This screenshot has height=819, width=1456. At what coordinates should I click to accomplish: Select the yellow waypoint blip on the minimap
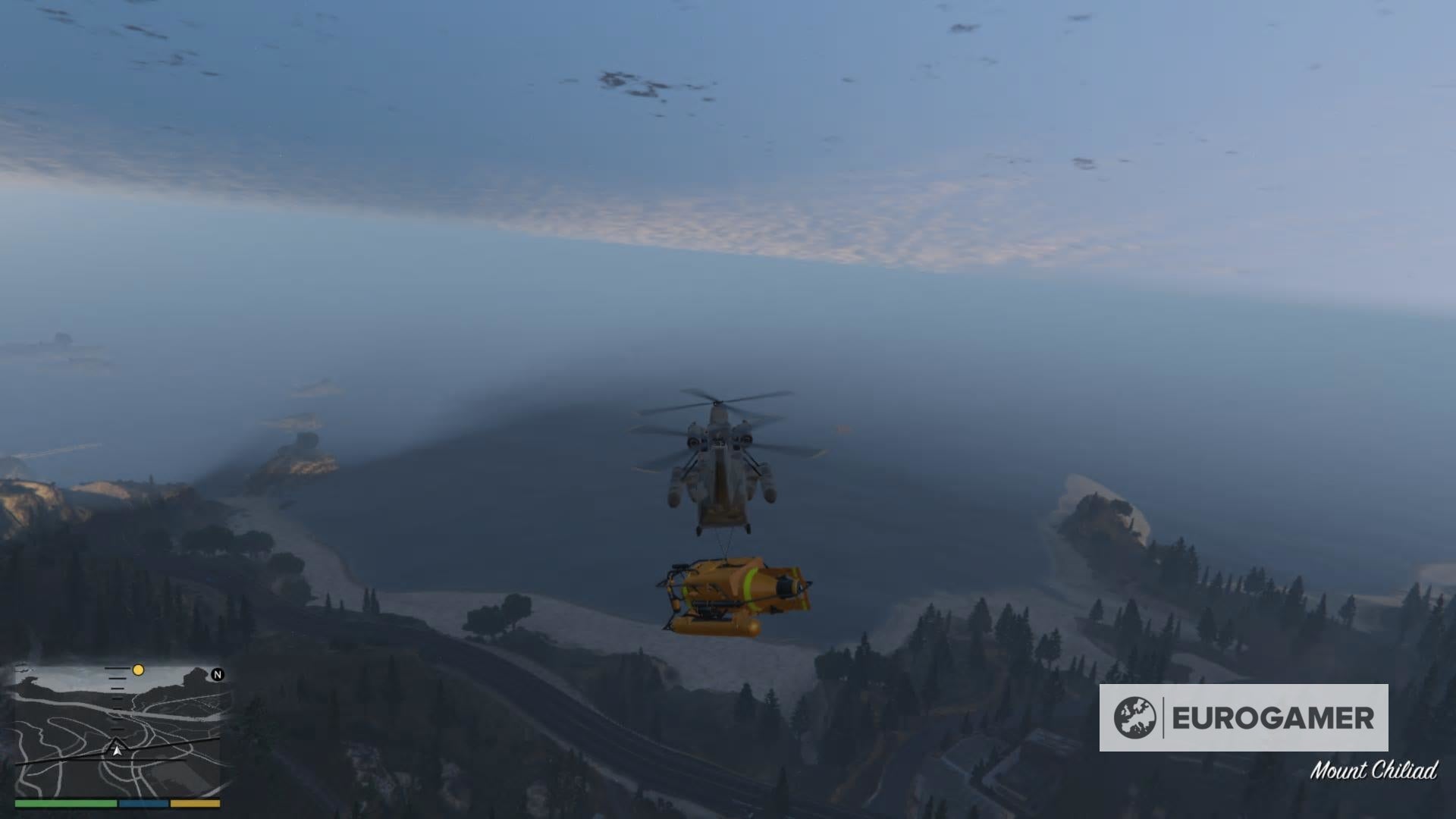138,670
